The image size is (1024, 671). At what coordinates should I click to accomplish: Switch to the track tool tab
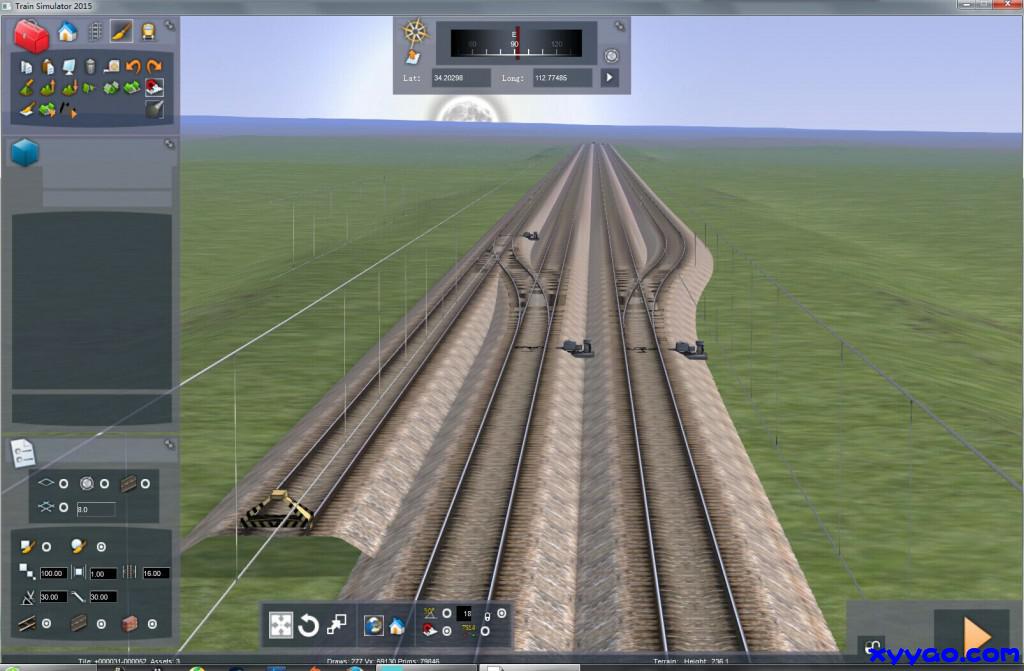tap(95, 32)
